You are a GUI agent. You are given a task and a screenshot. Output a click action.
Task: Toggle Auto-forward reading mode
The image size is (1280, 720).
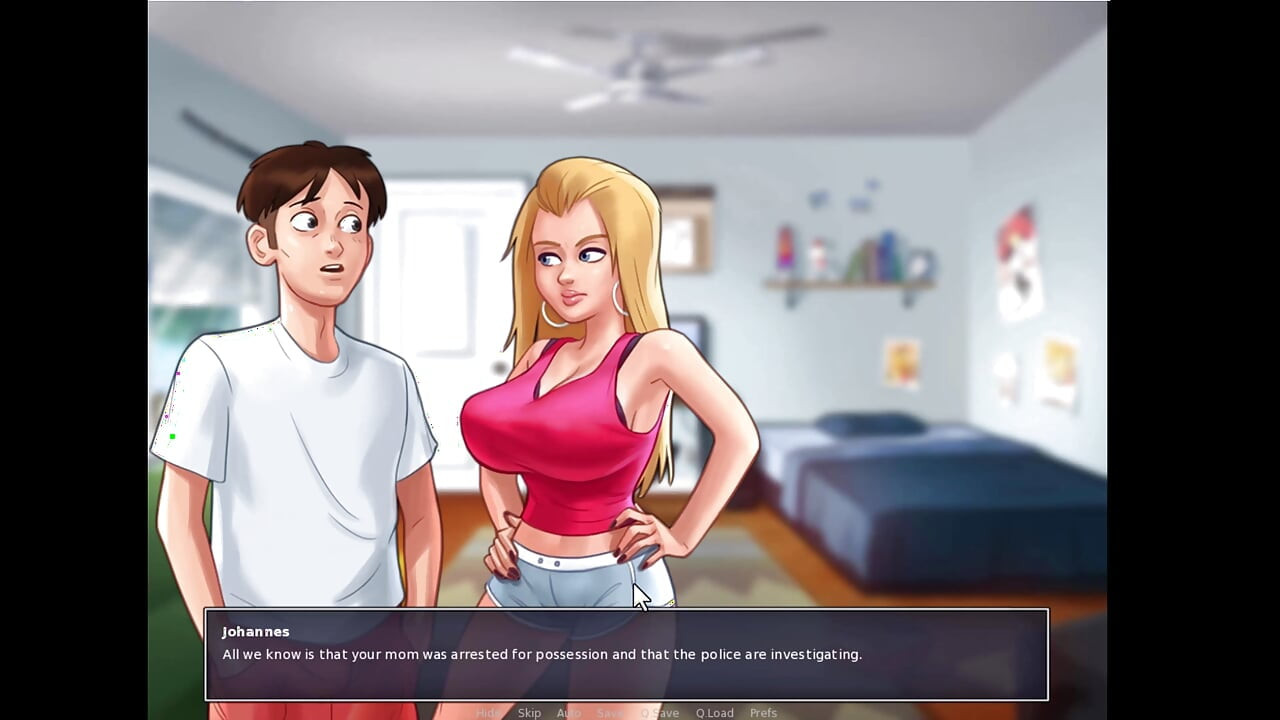pyautogui.click(x=568, y=712)
